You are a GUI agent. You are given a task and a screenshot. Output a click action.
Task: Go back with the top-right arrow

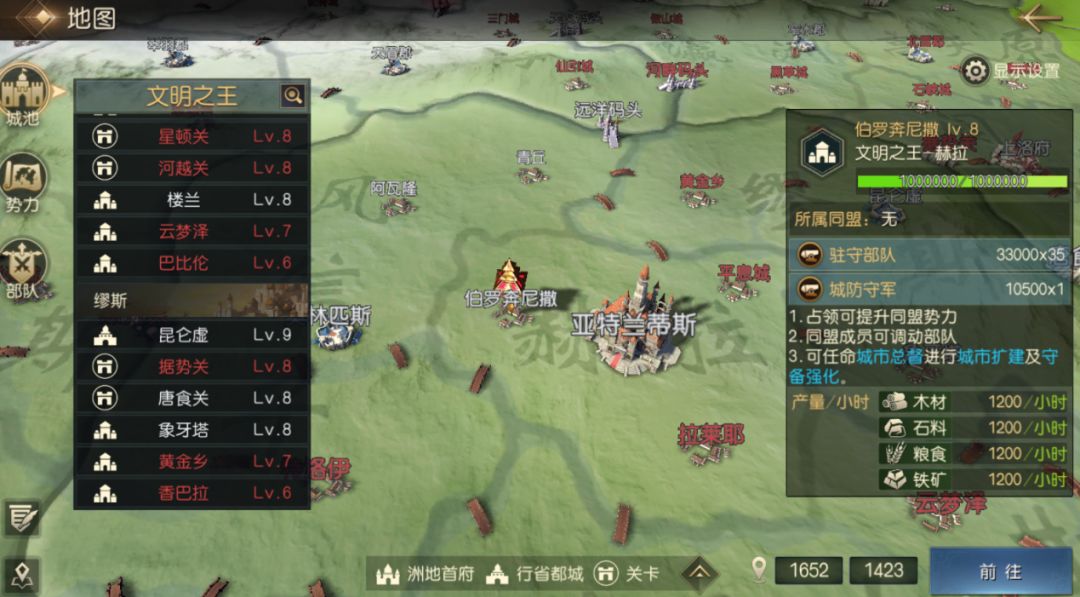click(x=1041, y=18)
